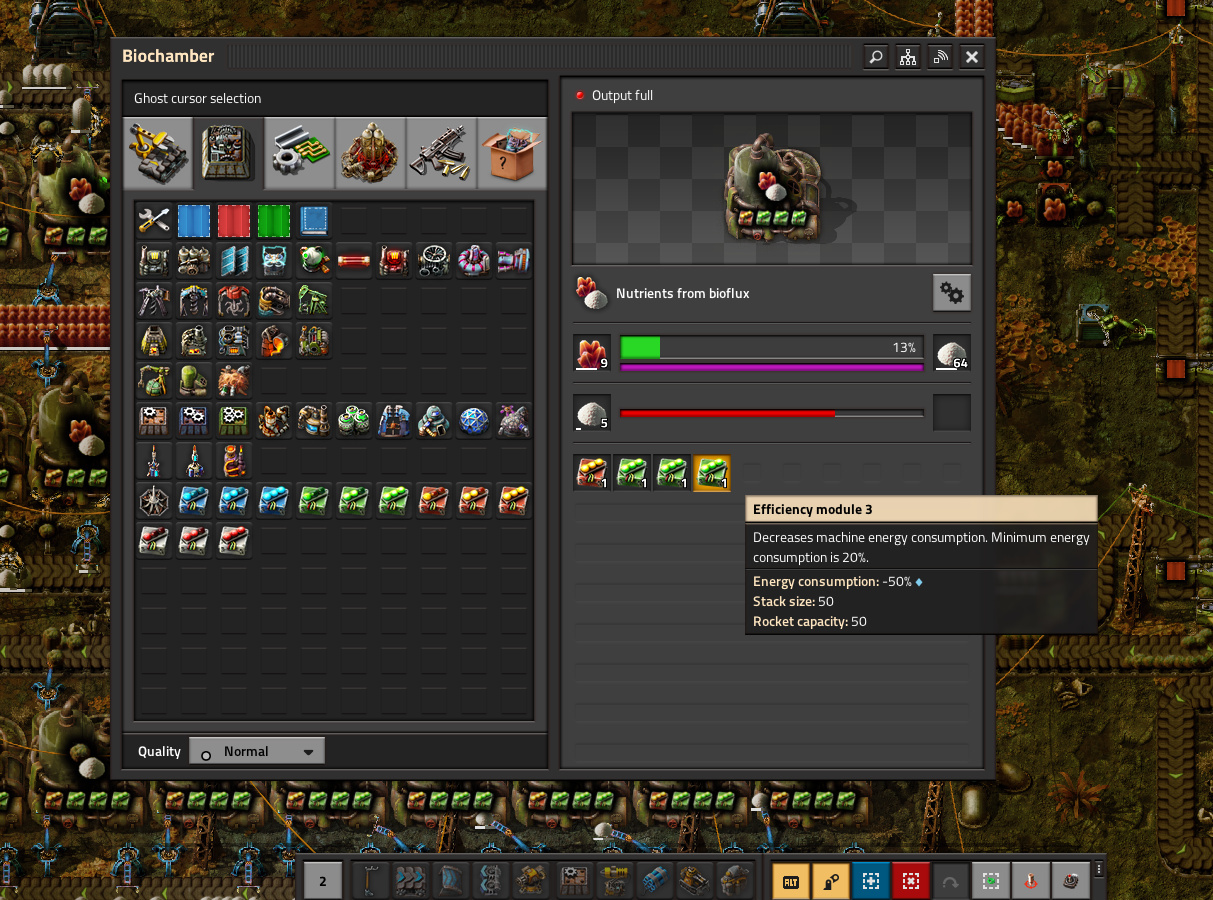This screenshot has width=1213, height=900.
Task: Change the recipe with the gears button
Action: (951, 293)
